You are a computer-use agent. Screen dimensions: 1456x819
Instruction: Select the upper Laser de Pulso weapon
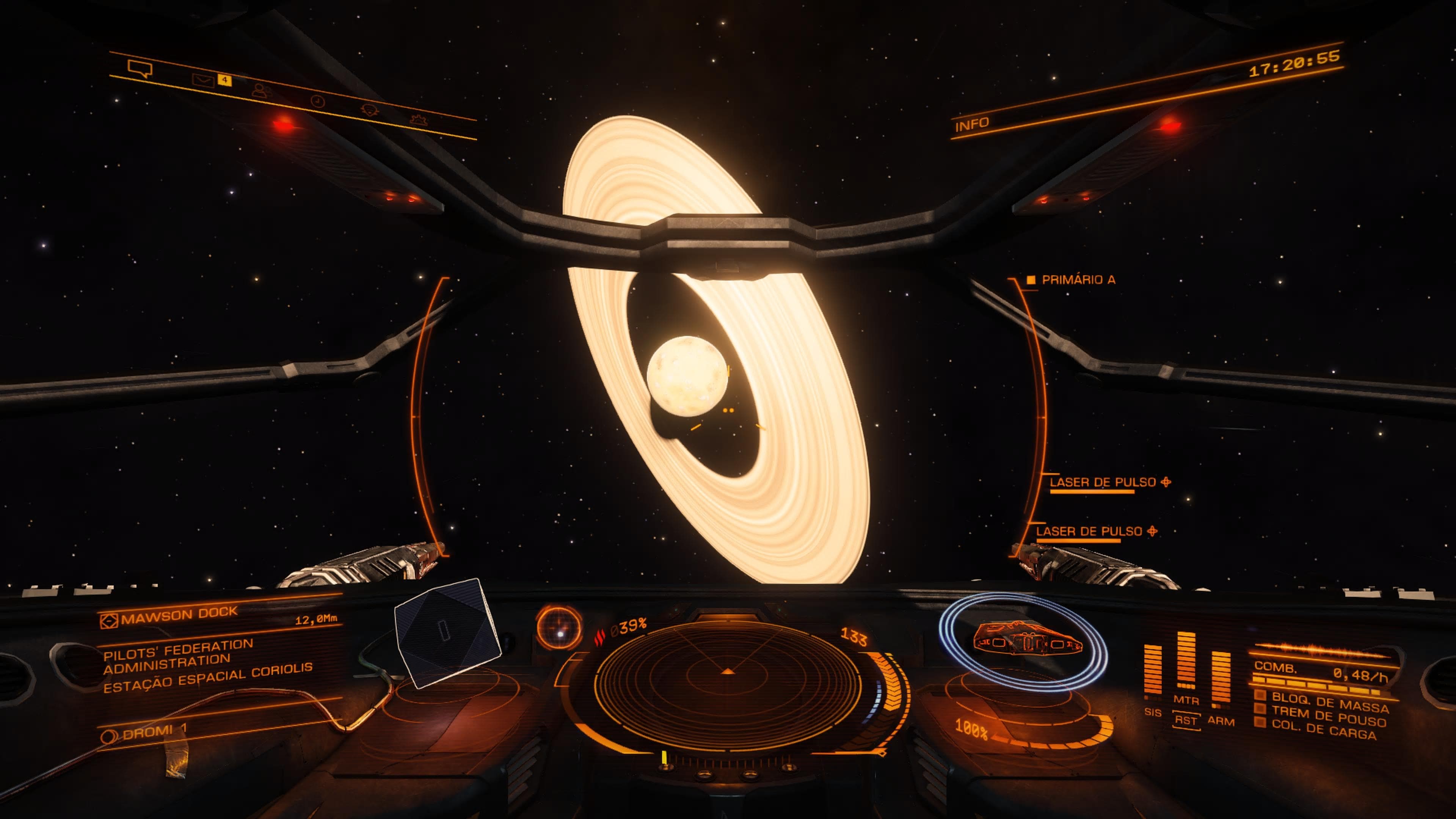click(1102, 483)
